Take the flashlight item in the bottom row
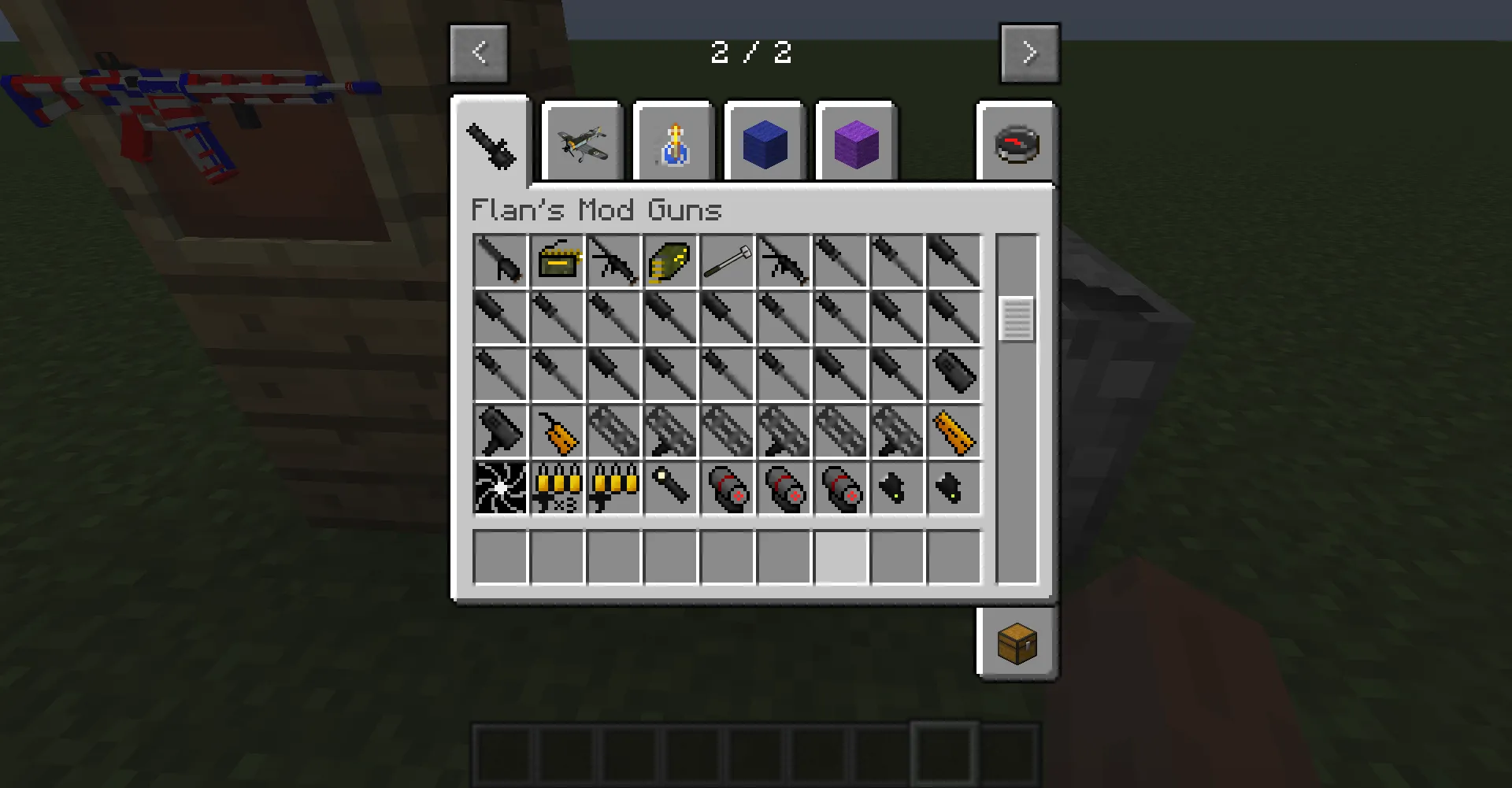This screenshot has width=1512, height=788. pos(669,488)
